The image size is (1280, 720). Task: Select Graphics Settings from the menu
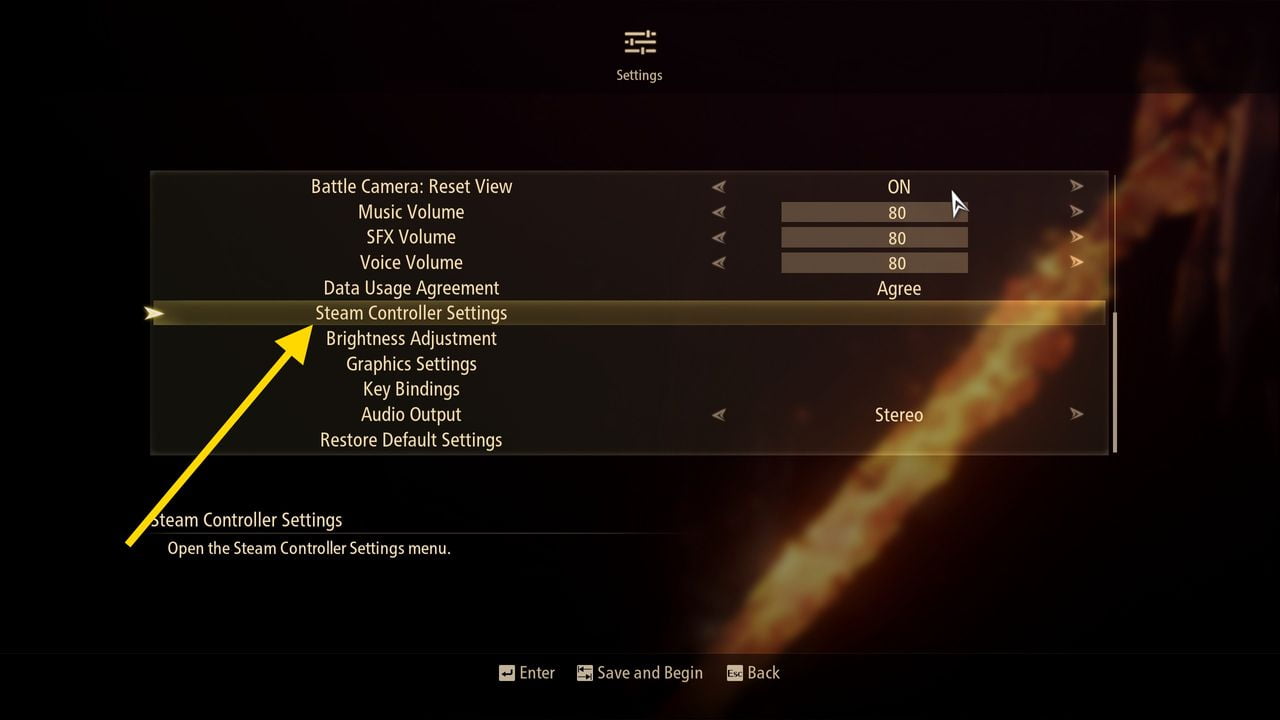tap(411, 363)
